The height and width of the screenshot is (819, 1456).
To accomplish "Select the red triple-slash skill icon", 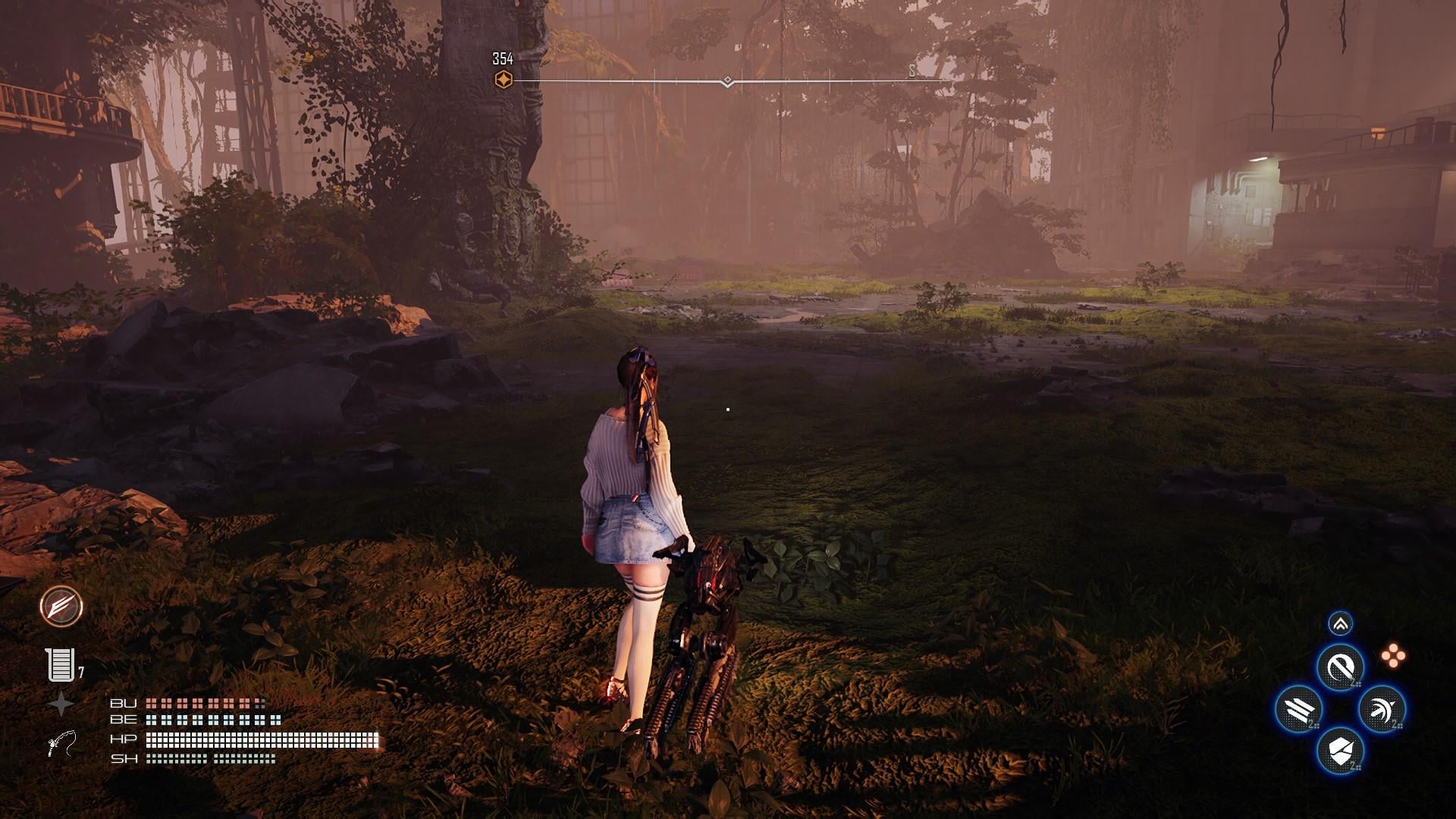I will pyautogui.click(x=61, y=606).
